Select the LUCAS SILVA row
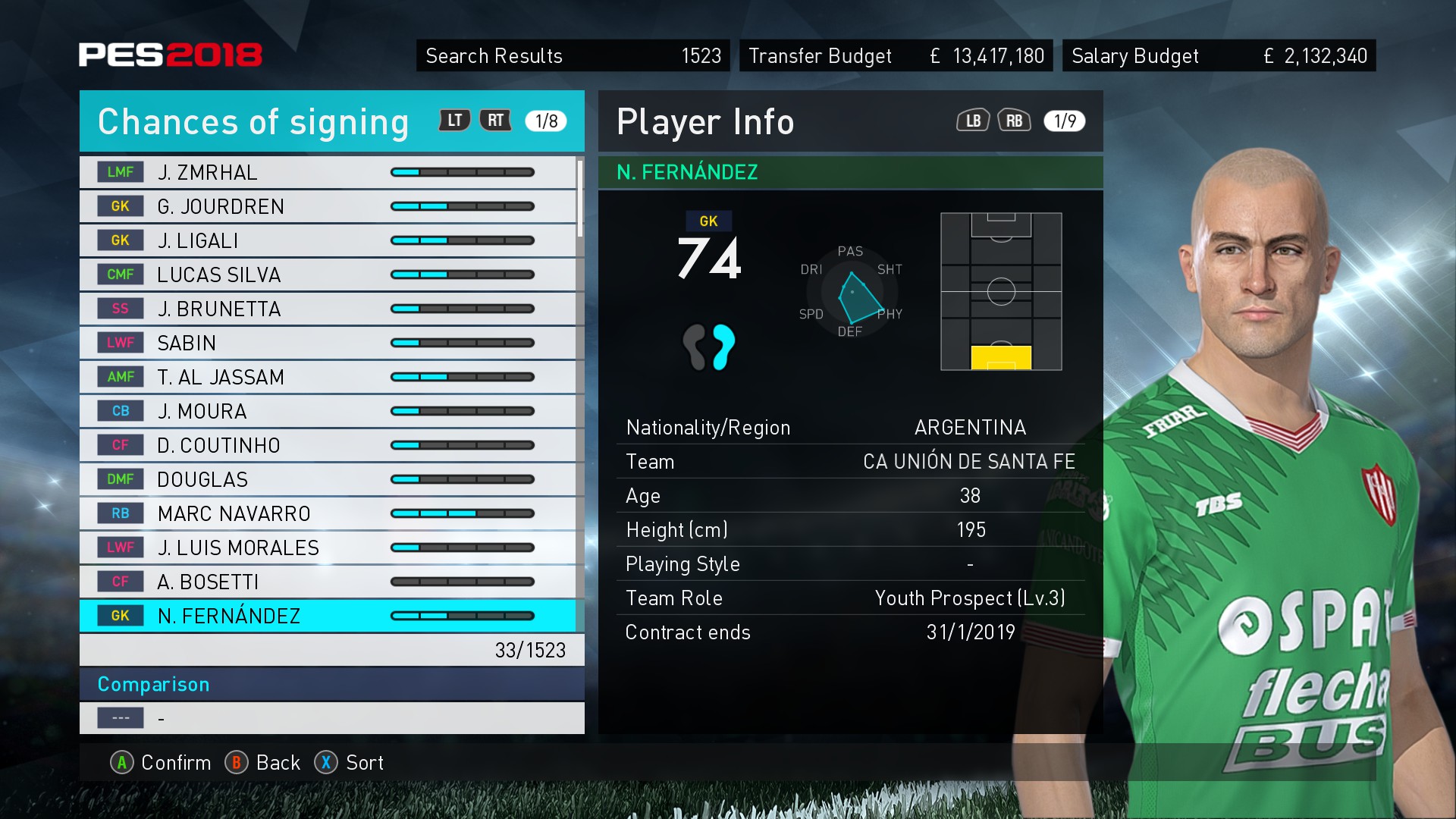 (328, 275)
